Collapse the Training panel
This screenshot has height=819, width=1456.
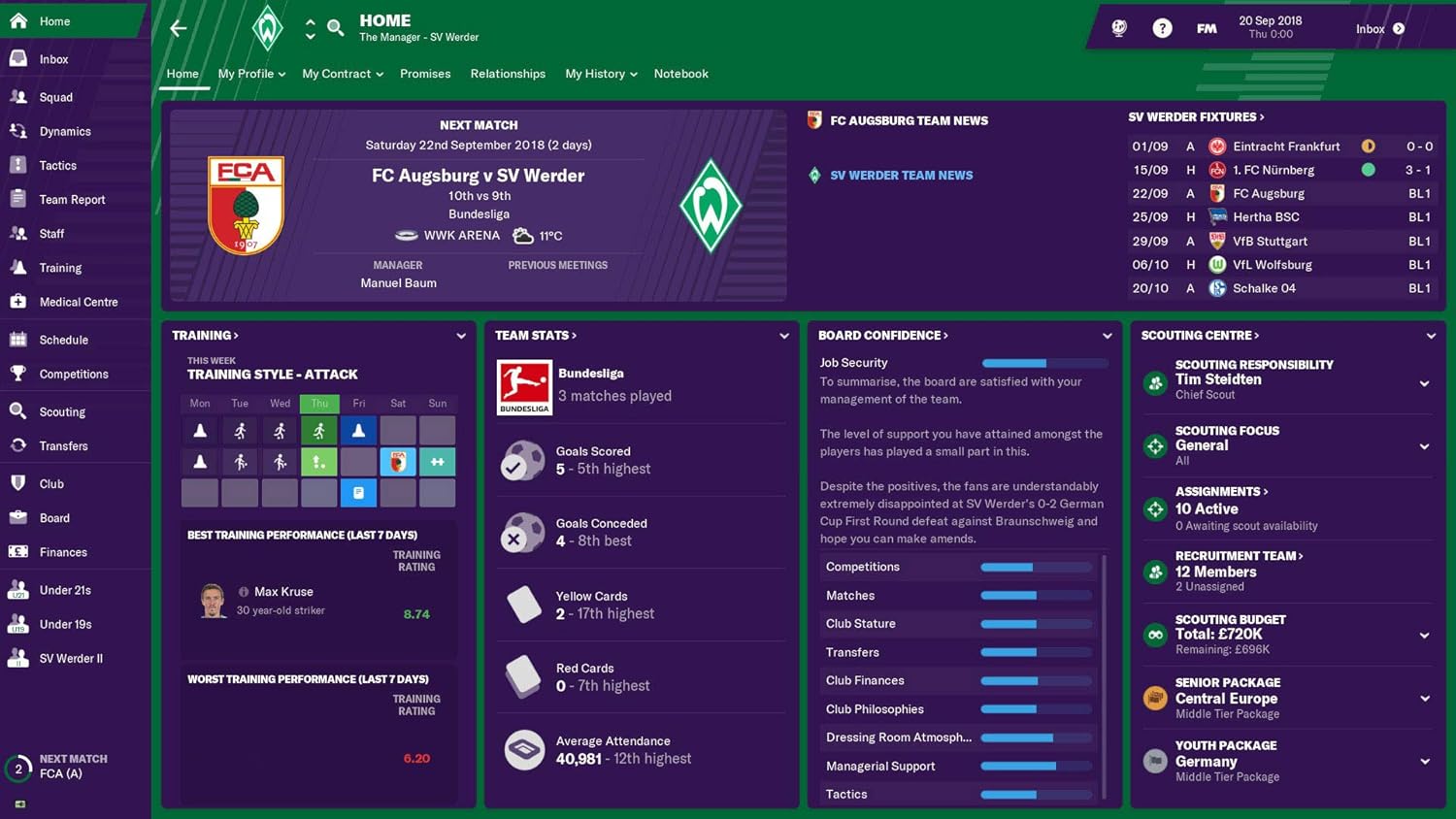coord(461,336)
